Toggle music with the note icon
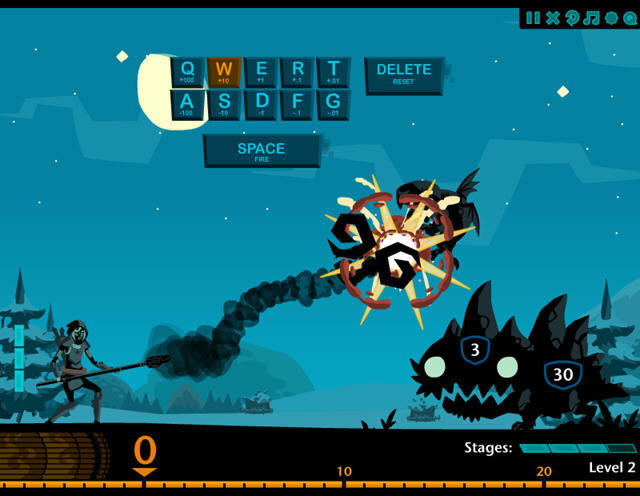The image size is (640, 496). (591, 18)
